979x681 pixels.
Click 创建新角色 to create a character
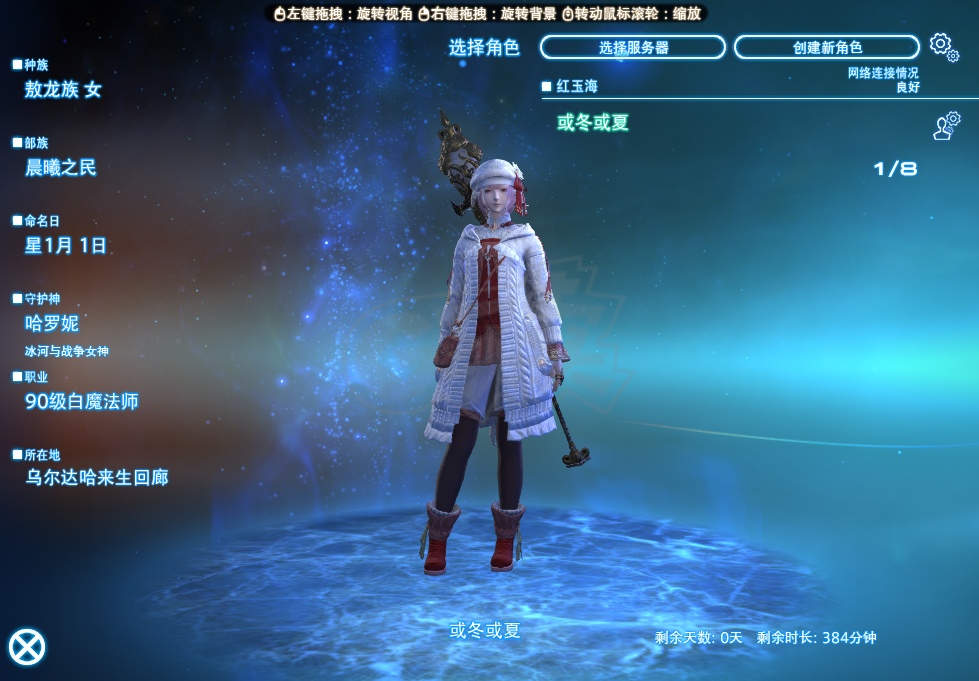(x=826, y=47)
